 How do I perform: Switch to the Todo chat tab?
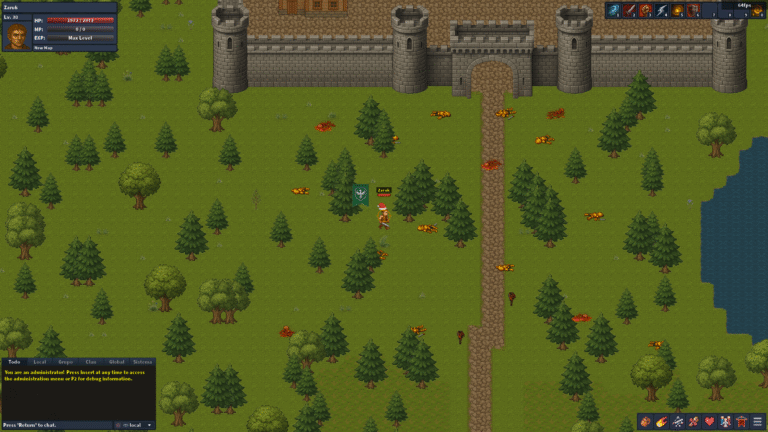(x=14, y=361)
